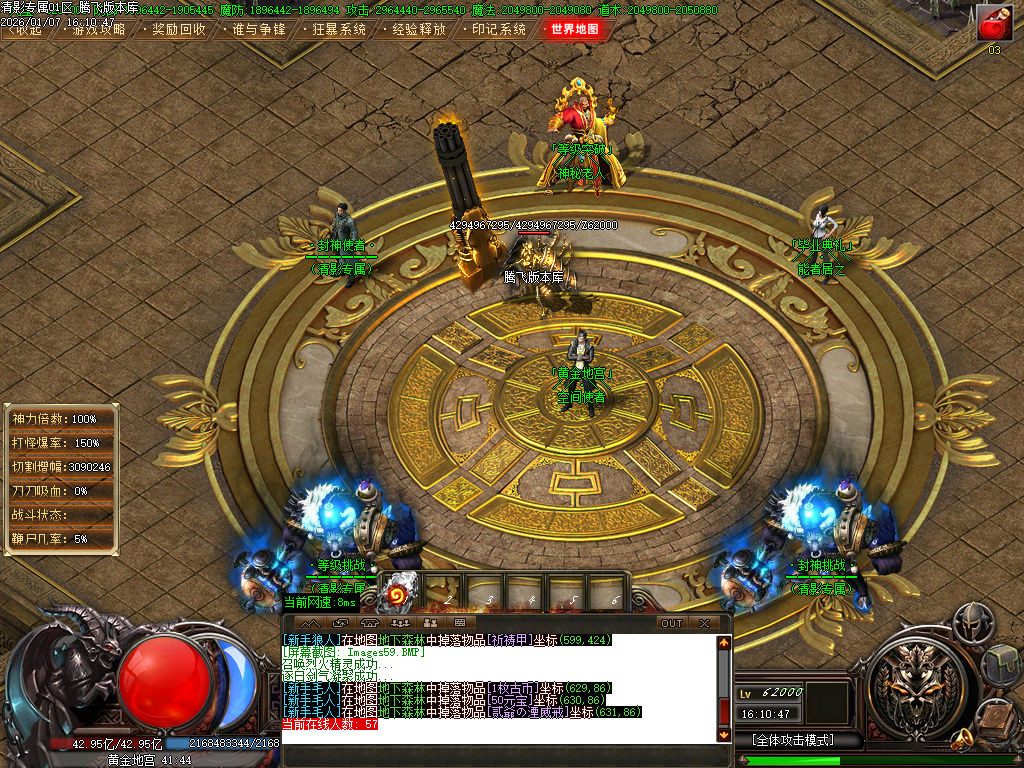Open the 狂暴系统 menu
This screenshot has height=768, width=1024.
338,29
